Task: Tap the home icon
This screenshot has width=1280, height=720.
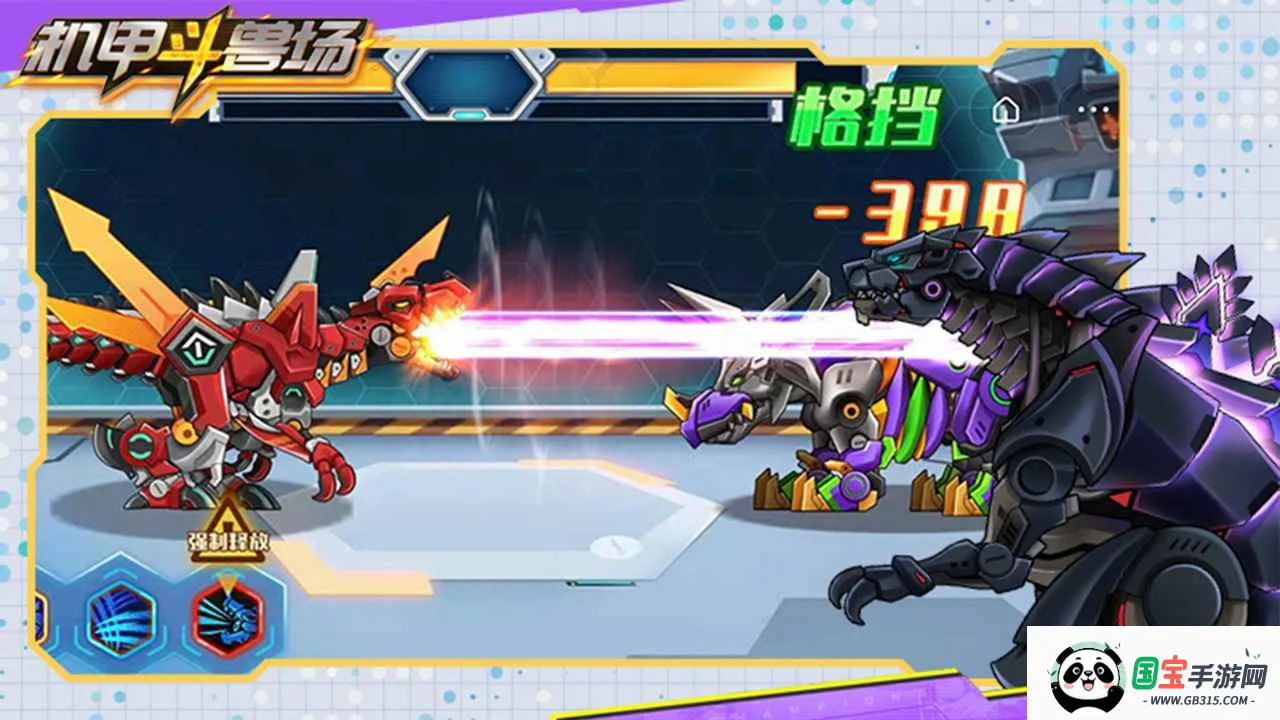Action: click(x=1004, y=110)
